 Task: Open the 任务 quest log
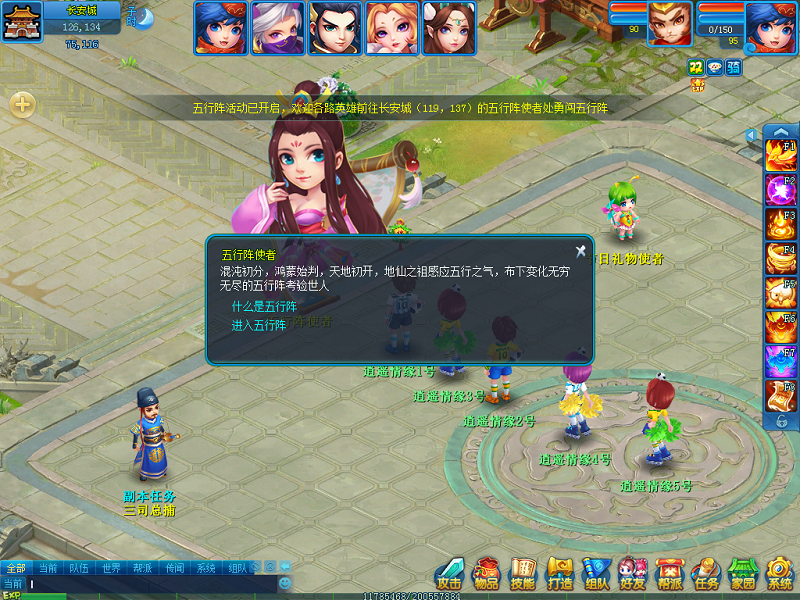point(706,573)
